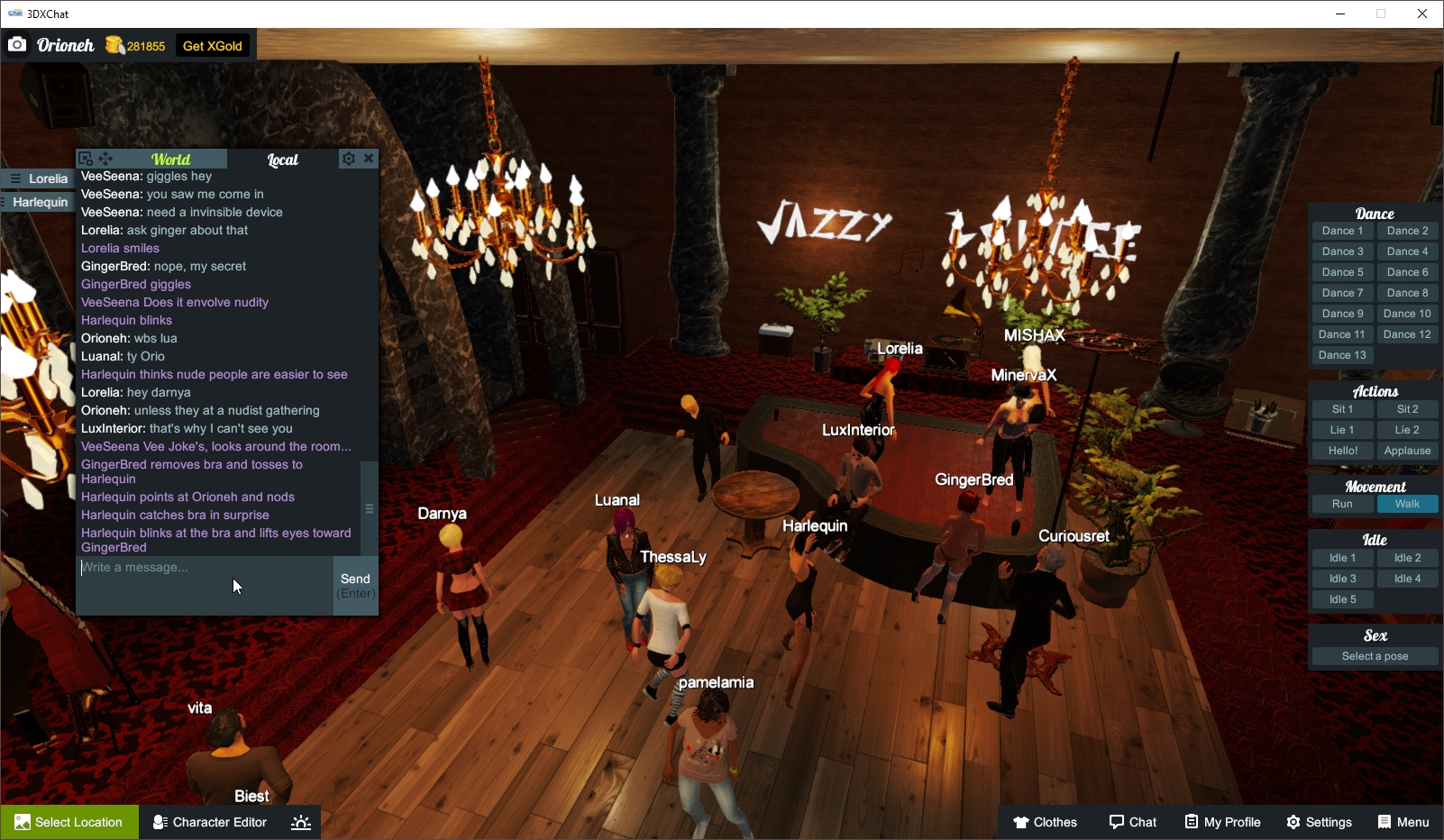This screenshot has height=840, width=1444.
Task: Click the chat pop-out icon in the header
Action: (x=86, y=158)
